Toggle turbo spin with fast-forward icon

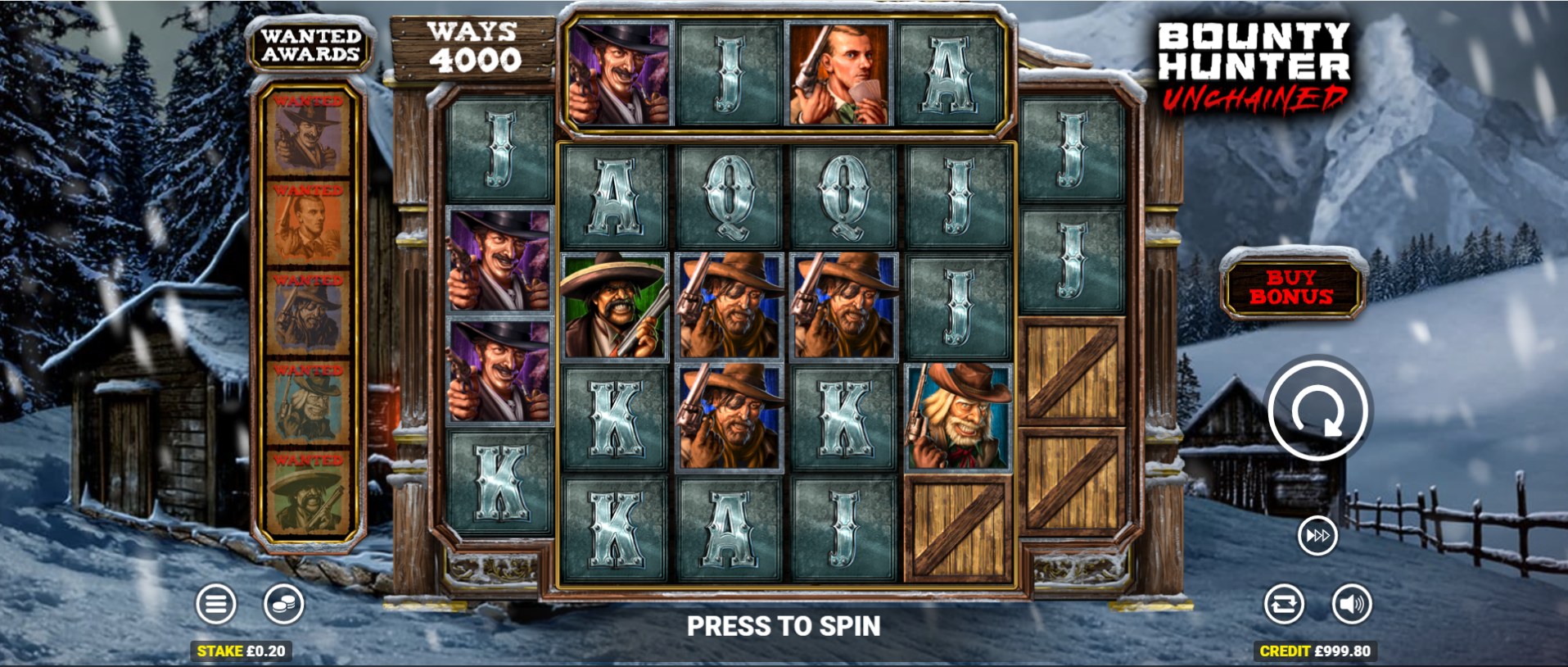pyautogui.click(x=1317, y=536)
